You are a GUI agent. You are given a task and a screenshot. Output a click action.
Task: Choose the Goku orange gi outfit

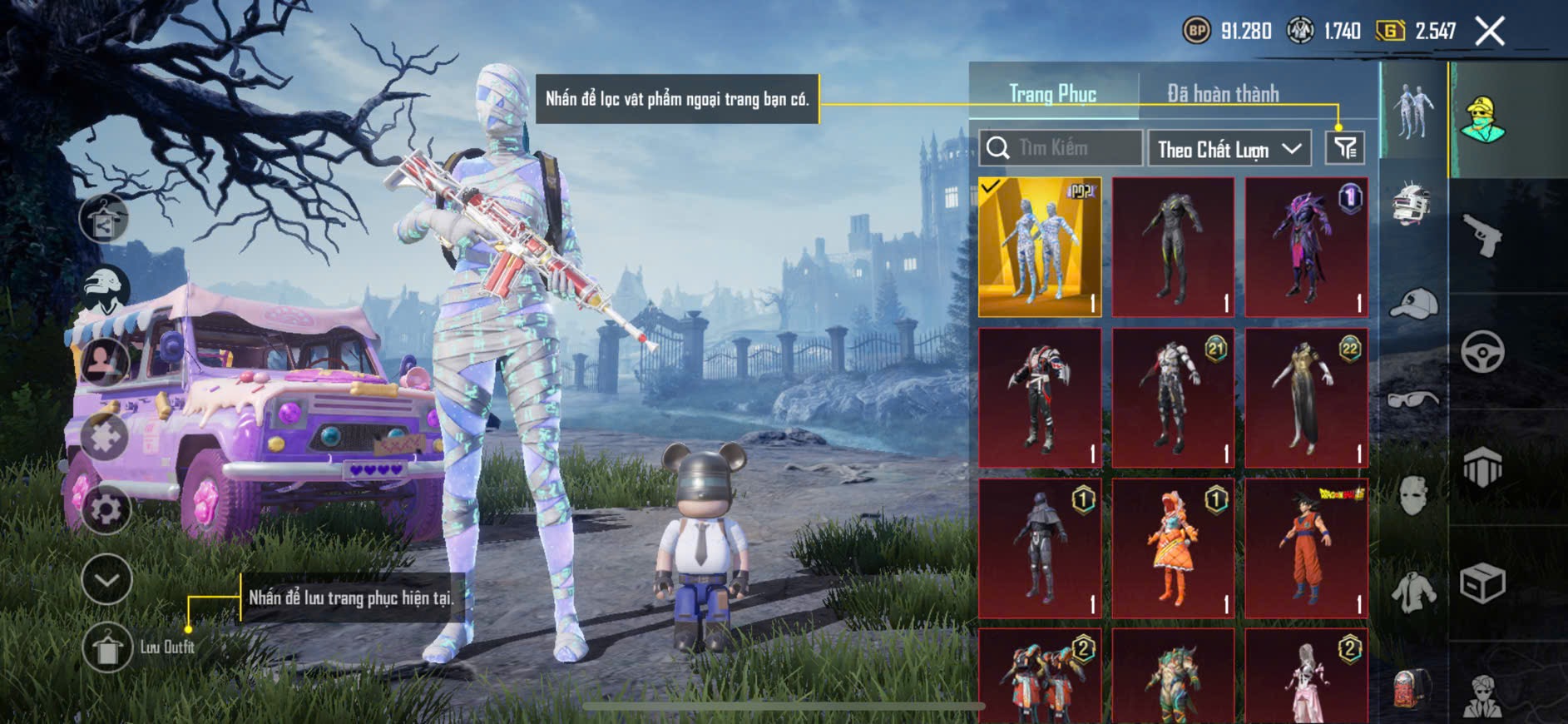point(1306,548)
